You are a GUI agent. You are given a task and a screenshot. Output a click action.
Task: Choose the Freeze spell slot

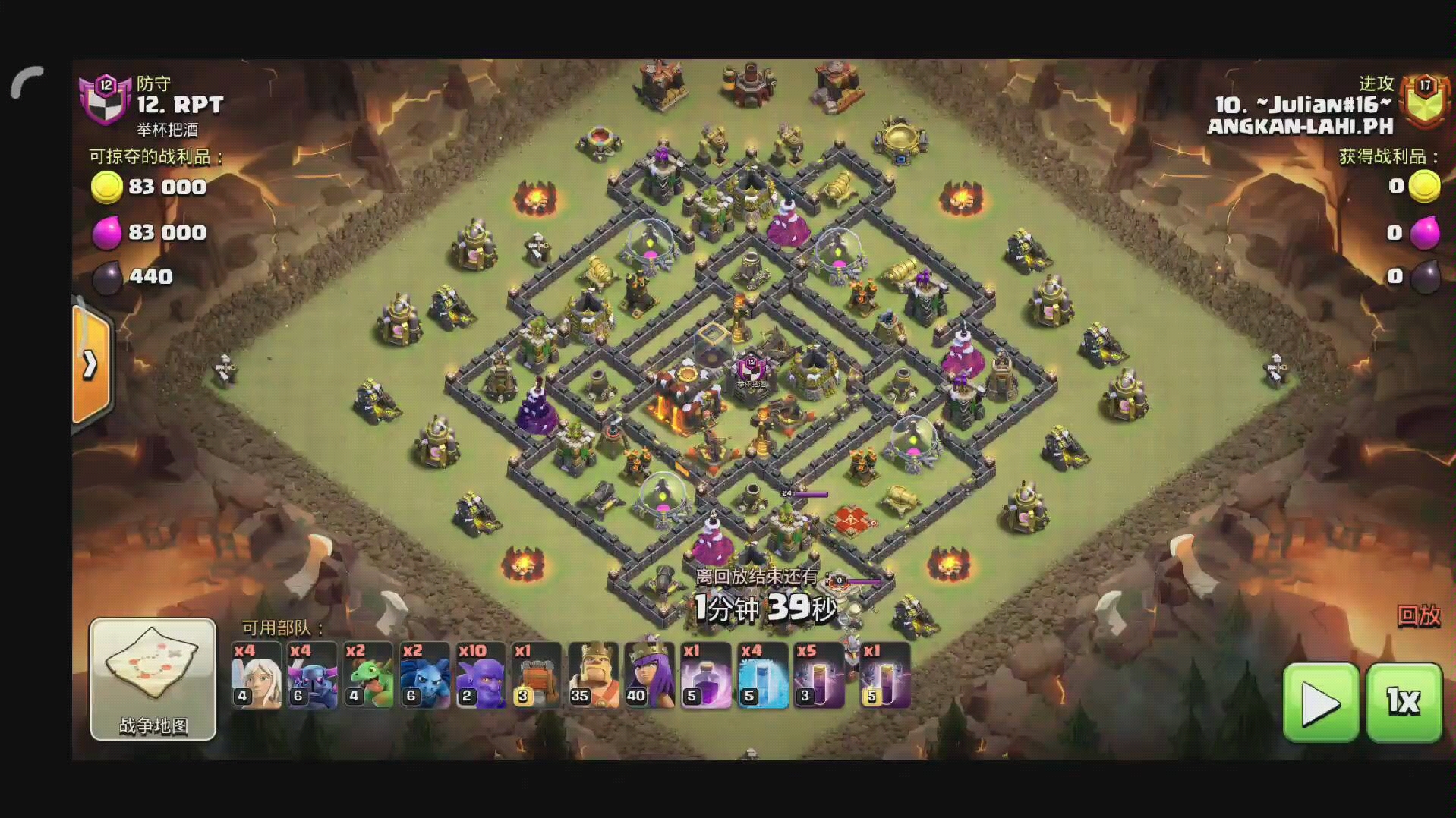(762, 675)
